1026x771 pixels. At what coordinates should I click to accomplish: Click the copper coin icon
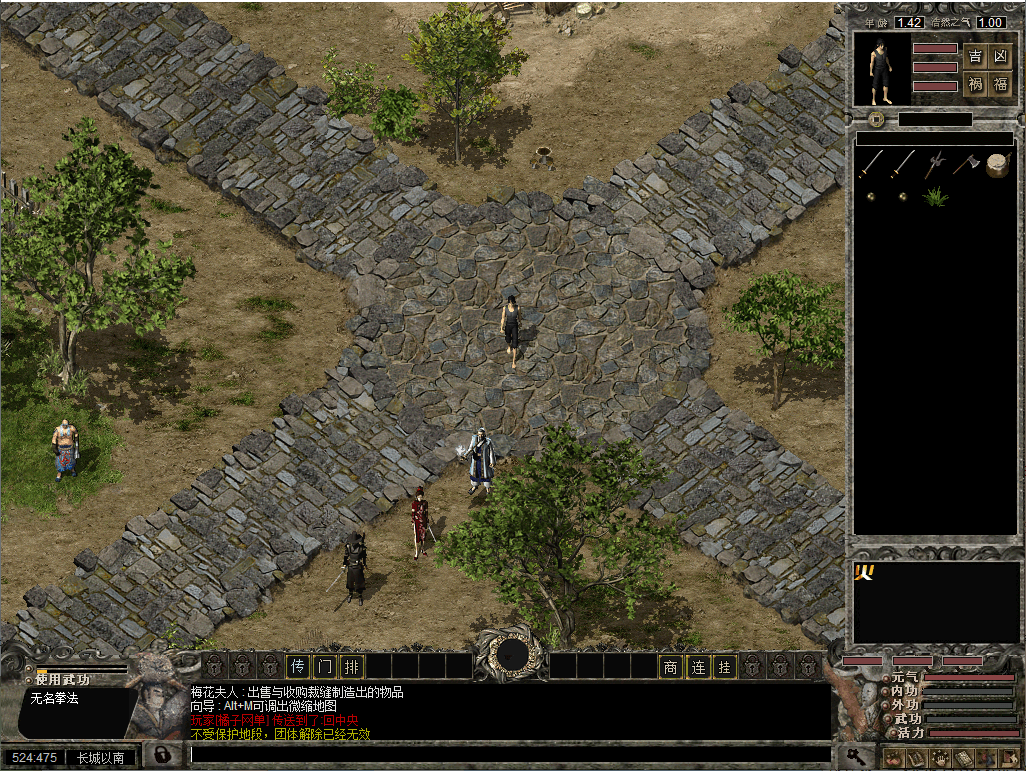875,120
